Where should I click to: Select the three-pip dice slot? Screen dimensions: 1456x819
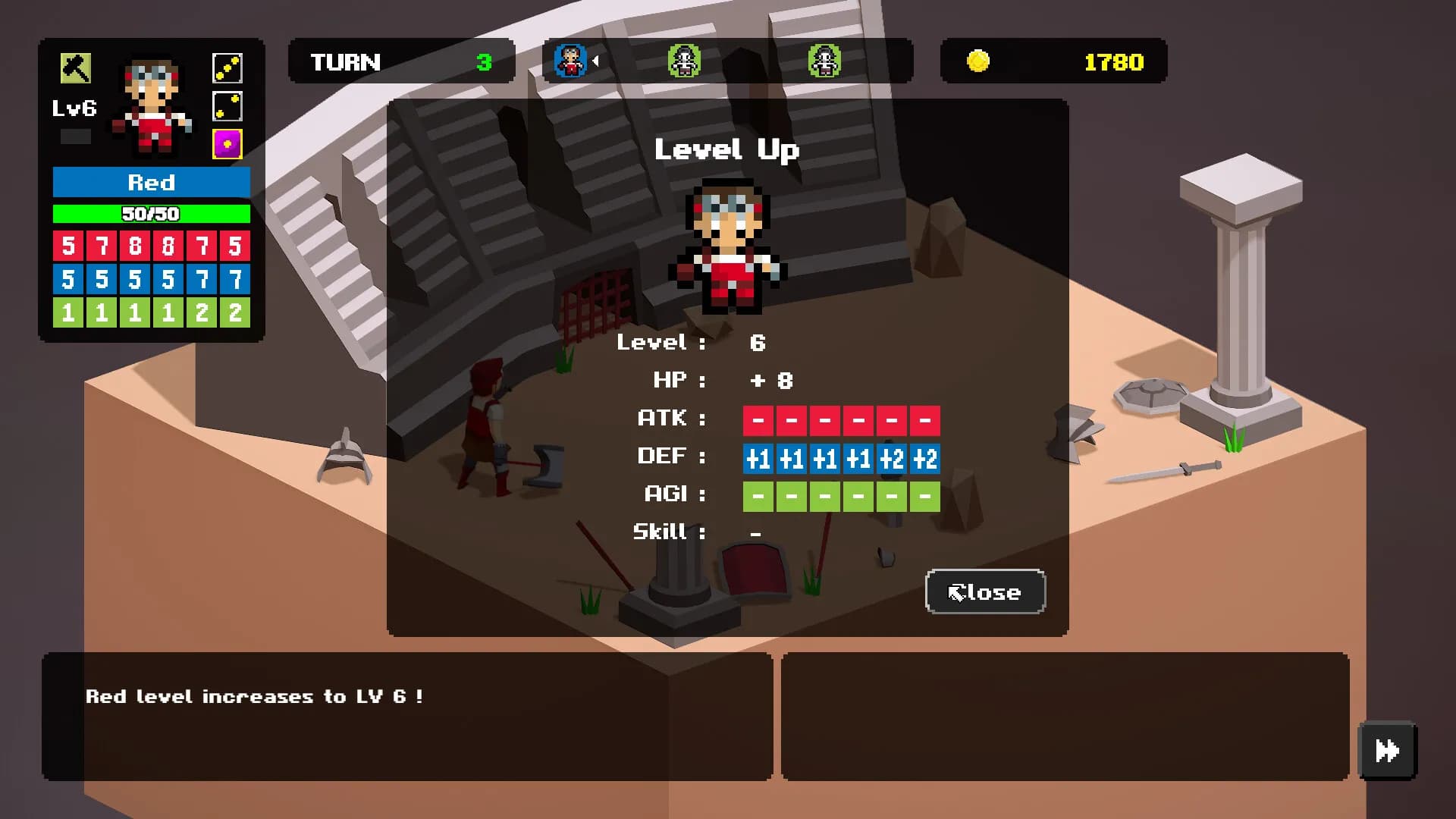pos(227,68)
